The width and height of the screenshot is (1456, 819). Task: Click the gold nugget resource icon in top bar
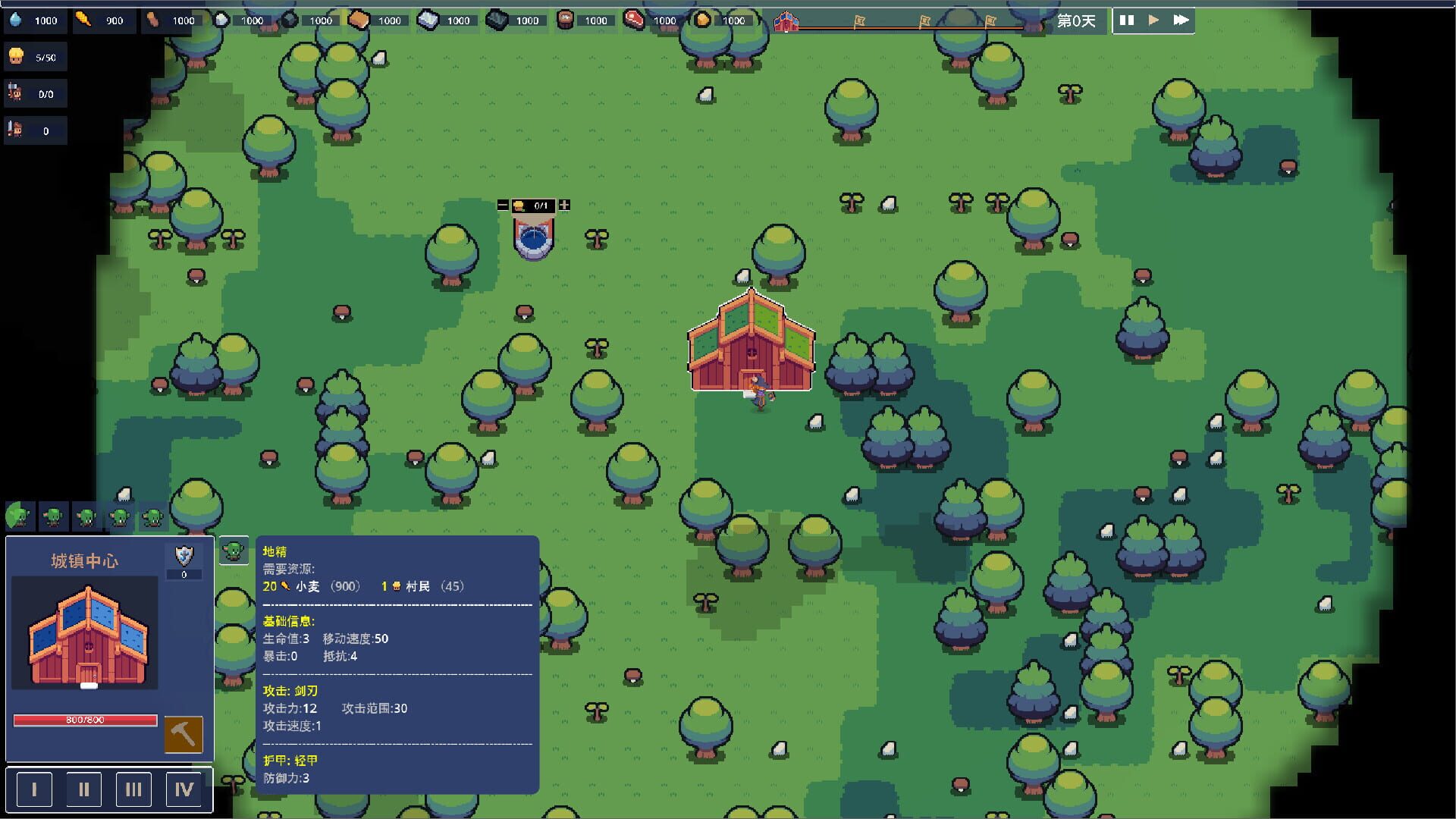pyautogui.click(x=704, y=20)
